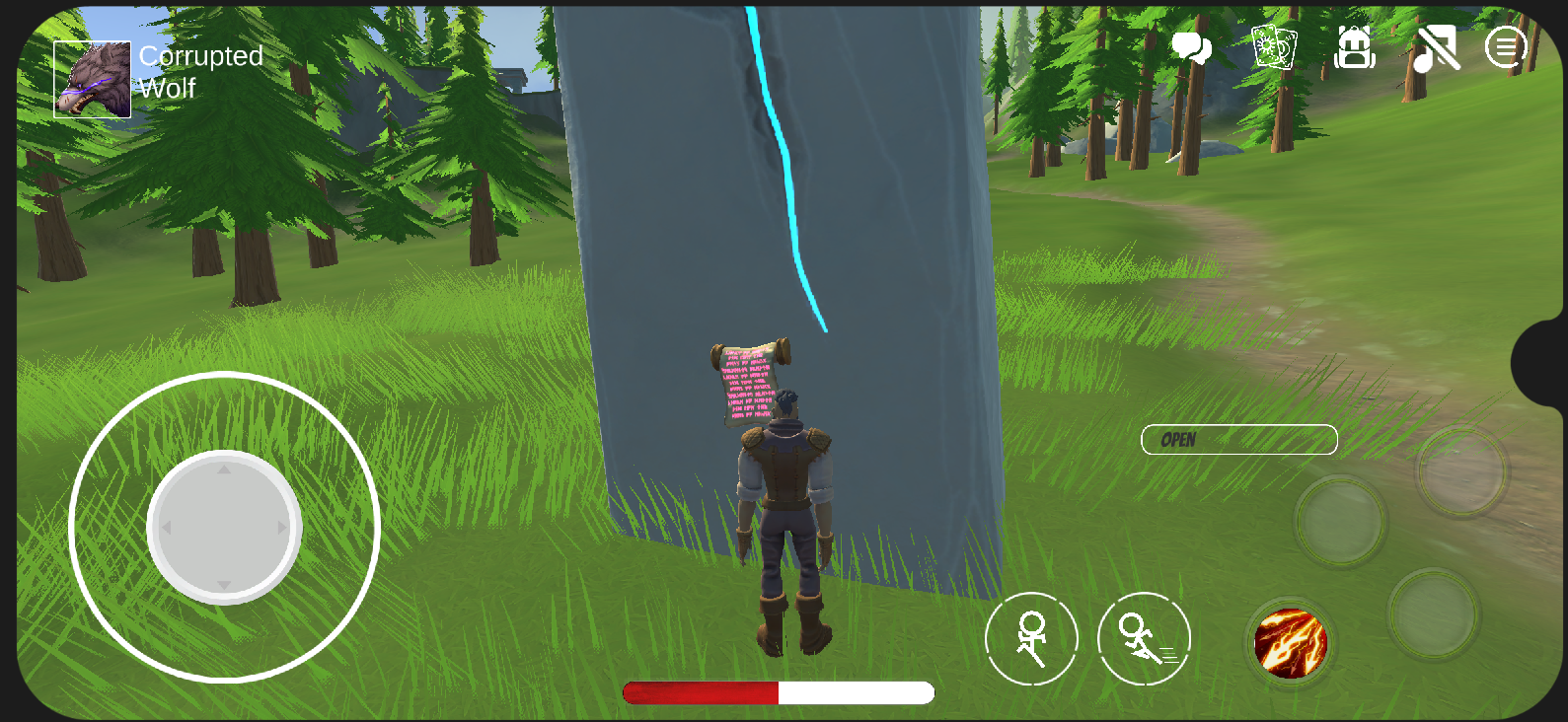
Task: Toggle the muted music icon
Action: click(1436, 48)
